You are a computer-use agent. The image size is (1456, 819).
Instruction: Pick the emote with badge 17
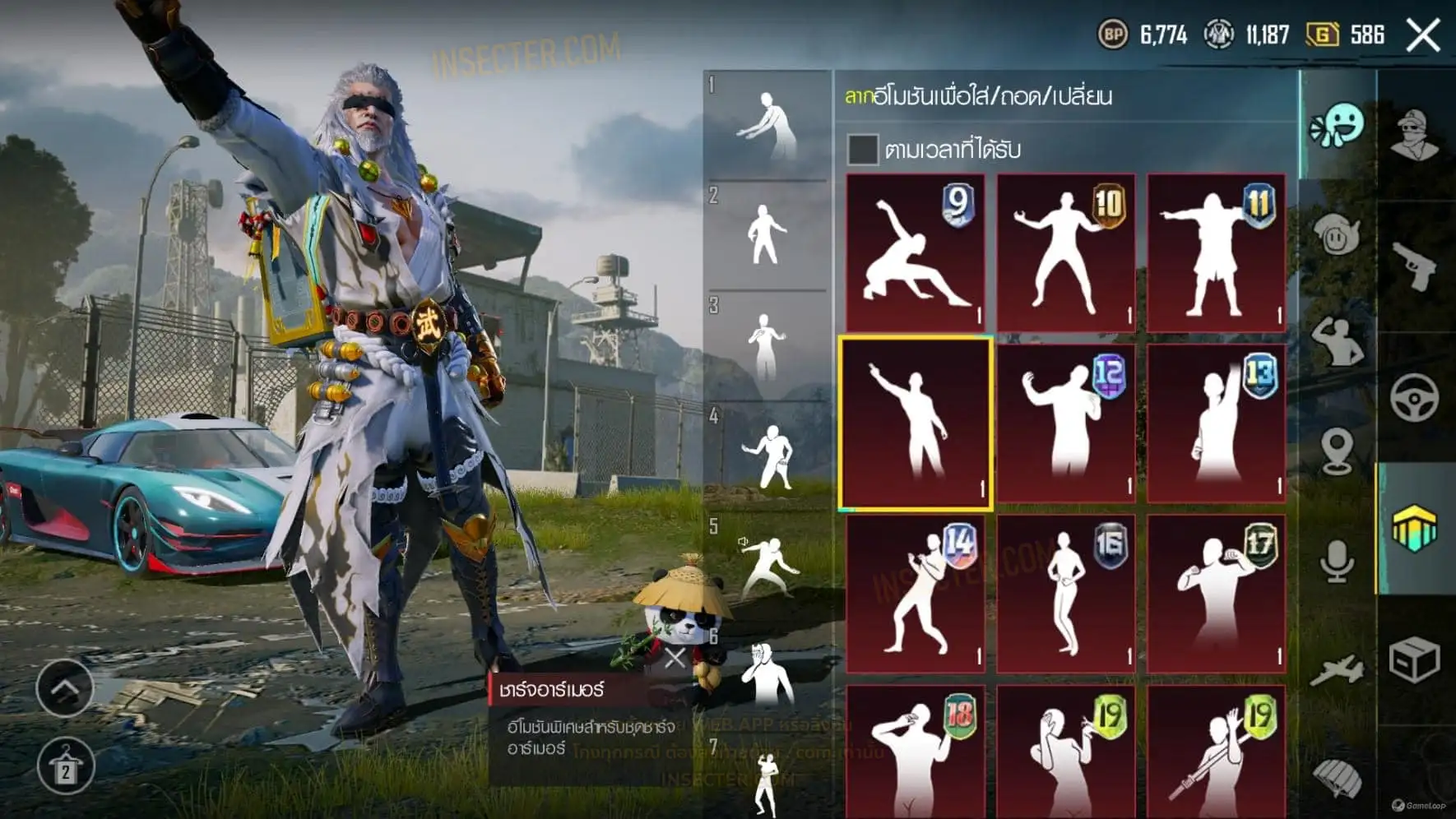pos(1216,594)
